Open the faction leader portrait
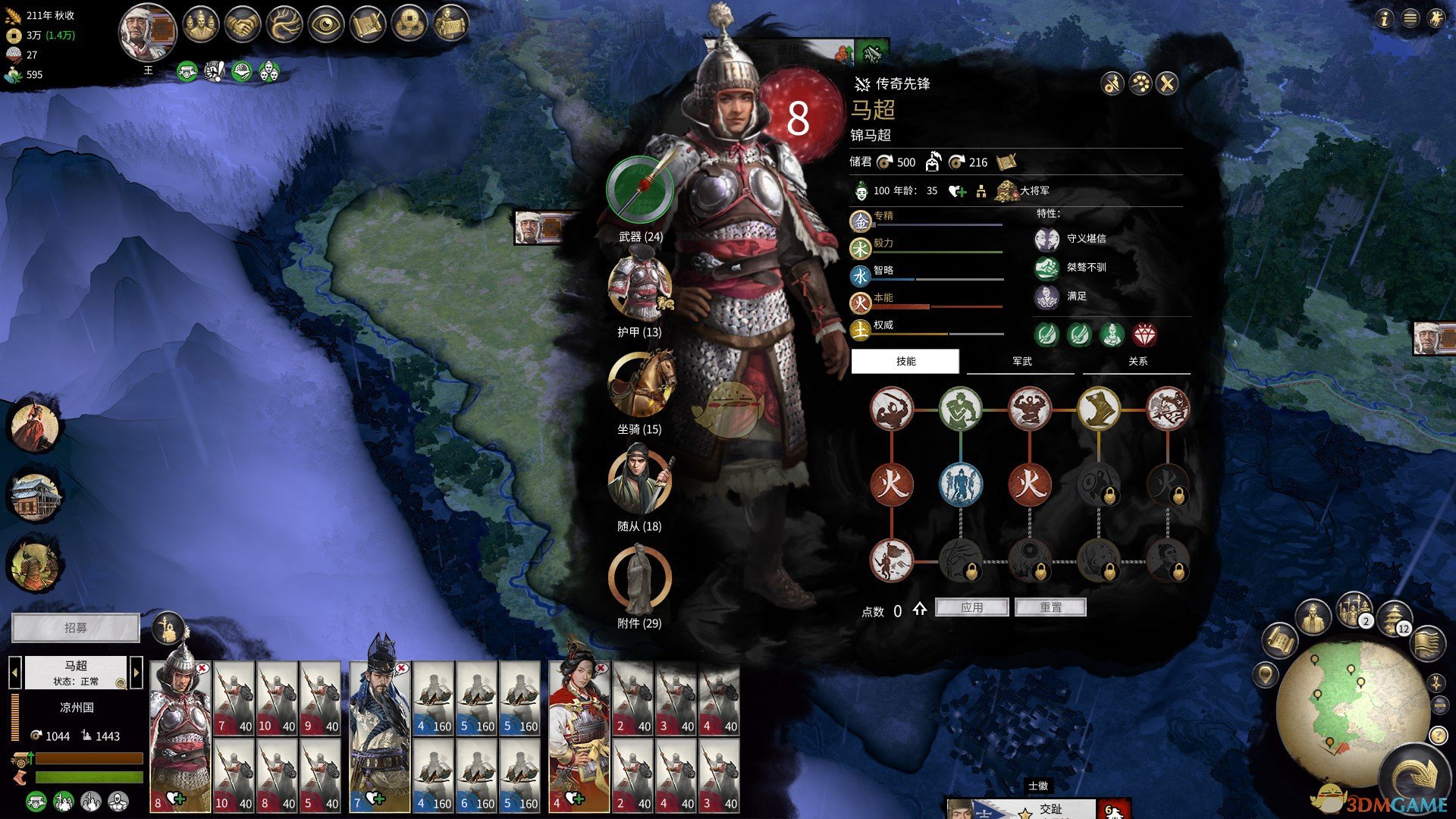 [147, 33]
